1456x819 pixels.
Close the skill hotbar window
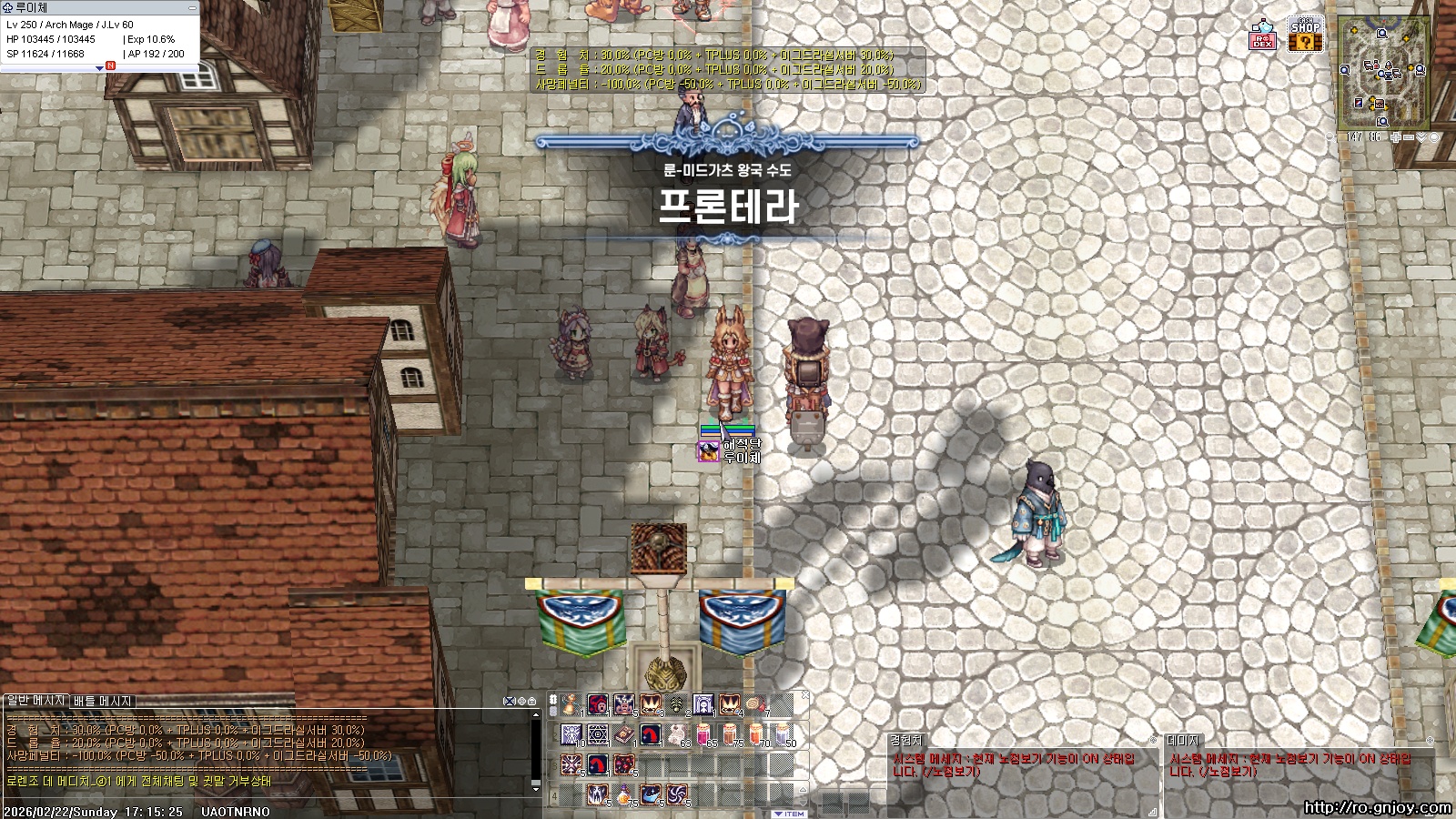point(804,696)
